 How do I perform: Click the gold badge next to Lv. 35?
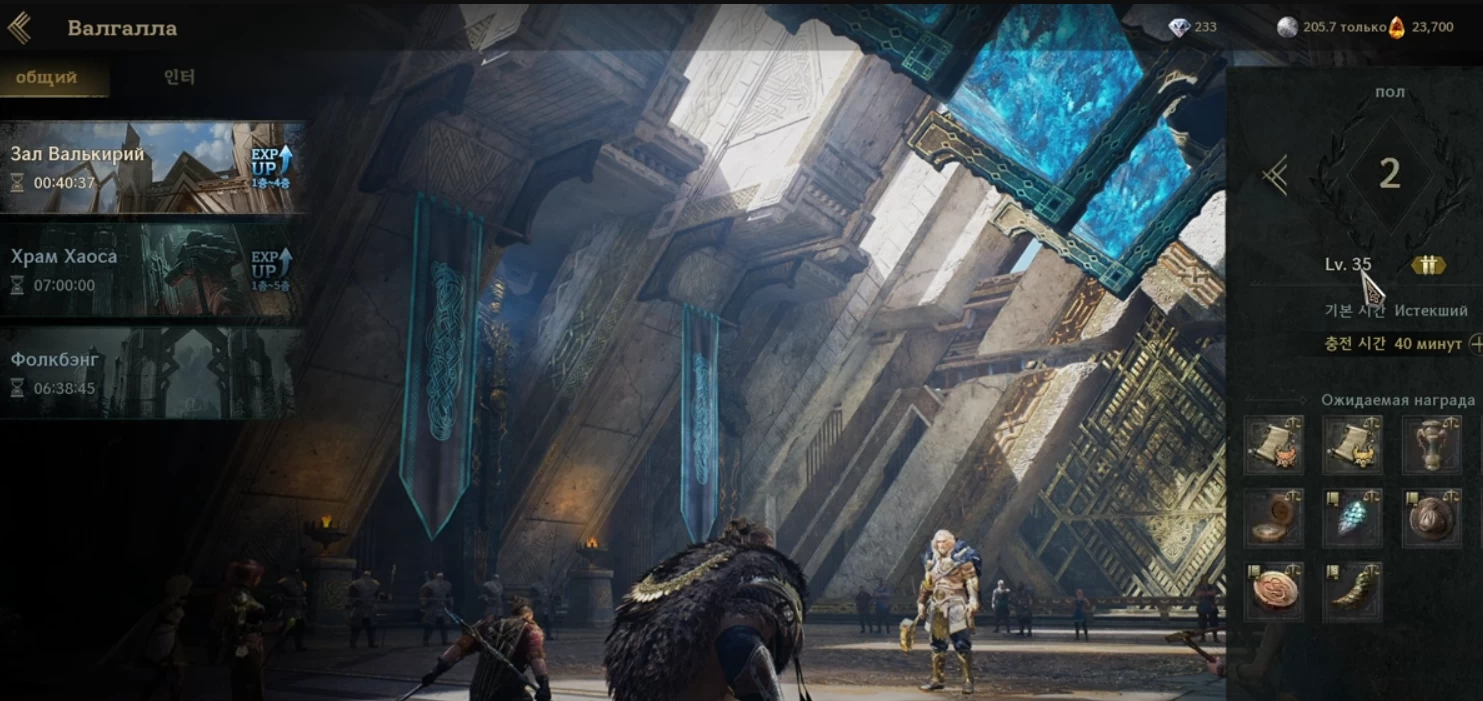tap(1428, 265)
